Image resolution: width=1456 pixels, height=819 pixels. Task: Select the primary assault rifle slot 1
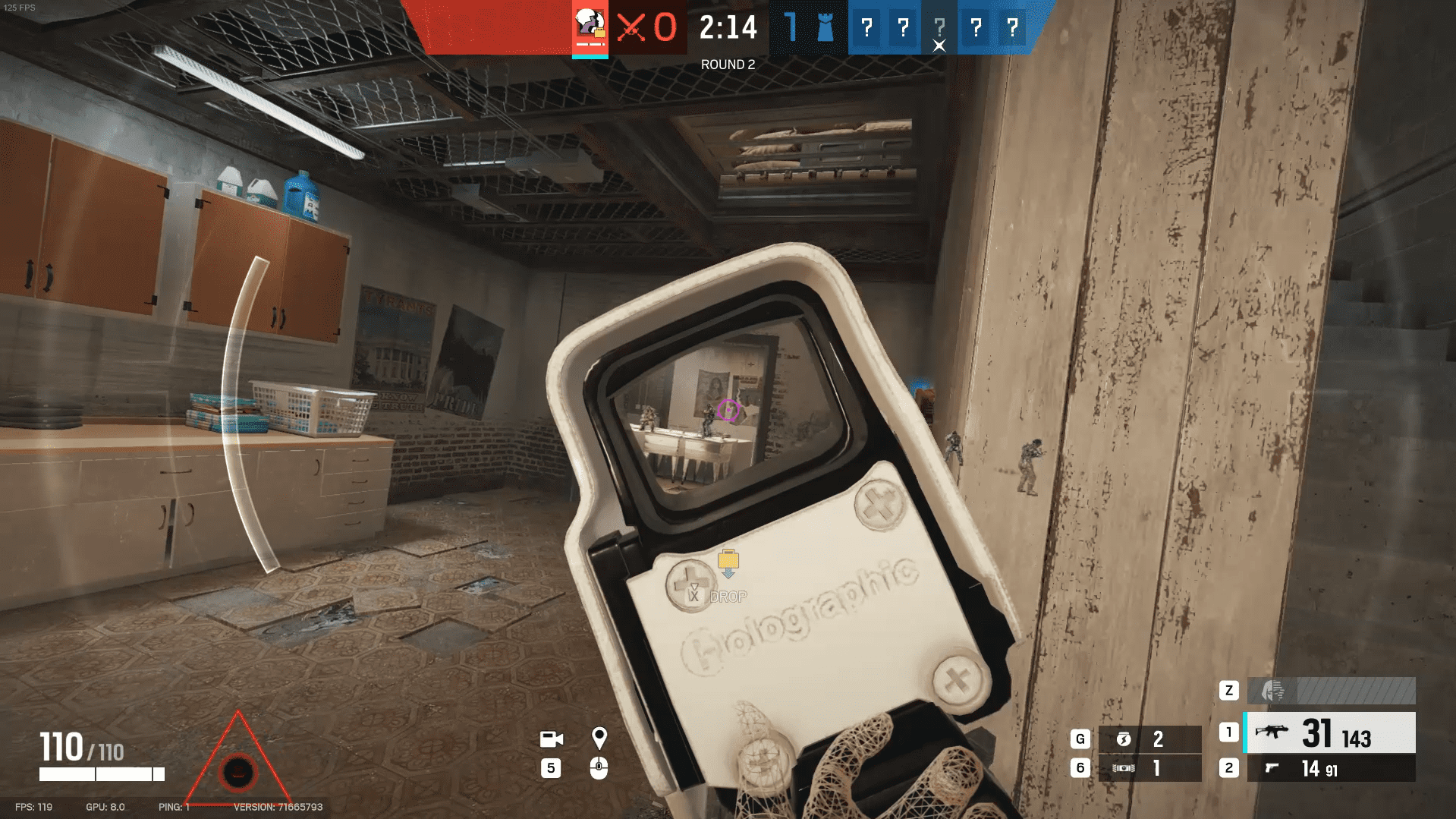point(1328,732)
